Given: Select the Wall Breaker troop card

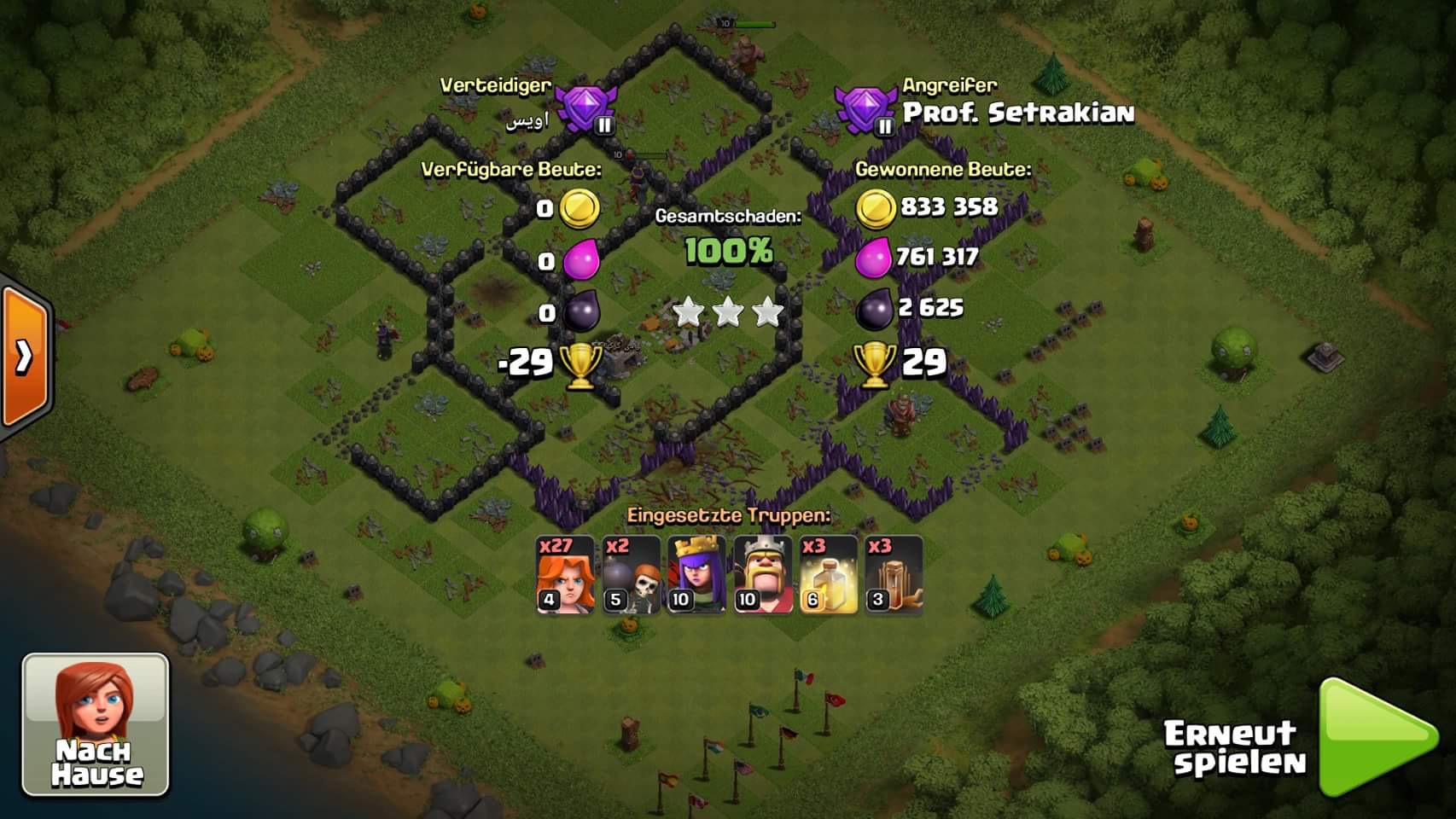Looking at the screenshot, I should [631, 575].
